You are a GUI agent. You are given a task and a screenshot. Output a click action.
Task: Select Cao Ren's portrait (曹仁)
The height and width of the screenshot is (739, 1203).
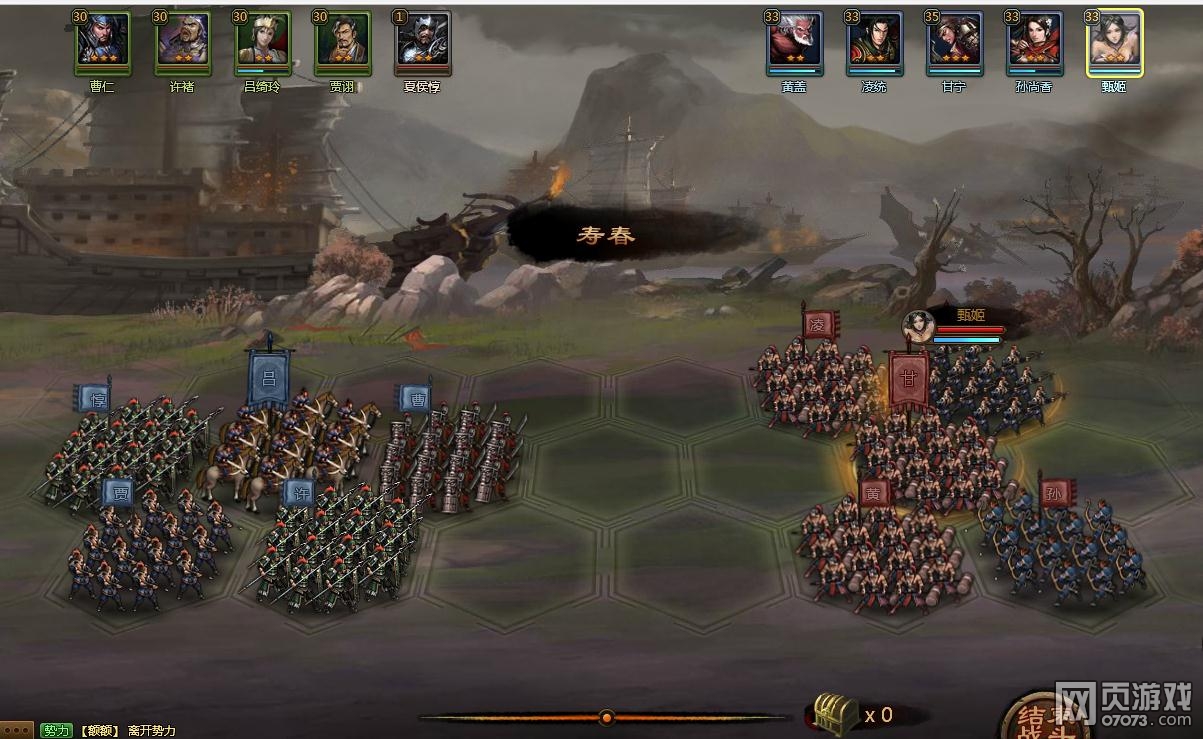(x=102, y=43)
